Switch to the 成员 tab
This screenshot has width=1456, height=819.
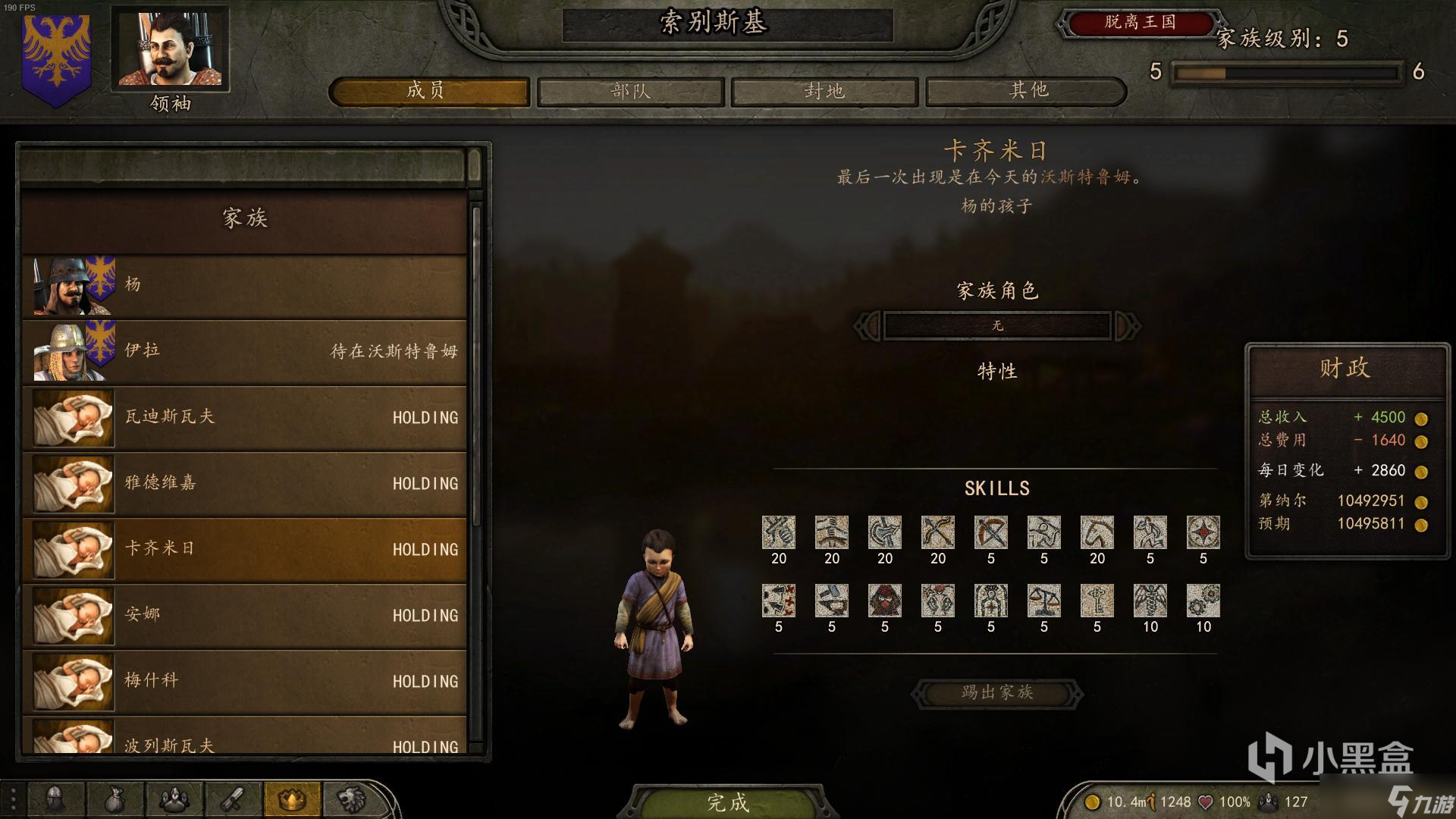point(429,92)
